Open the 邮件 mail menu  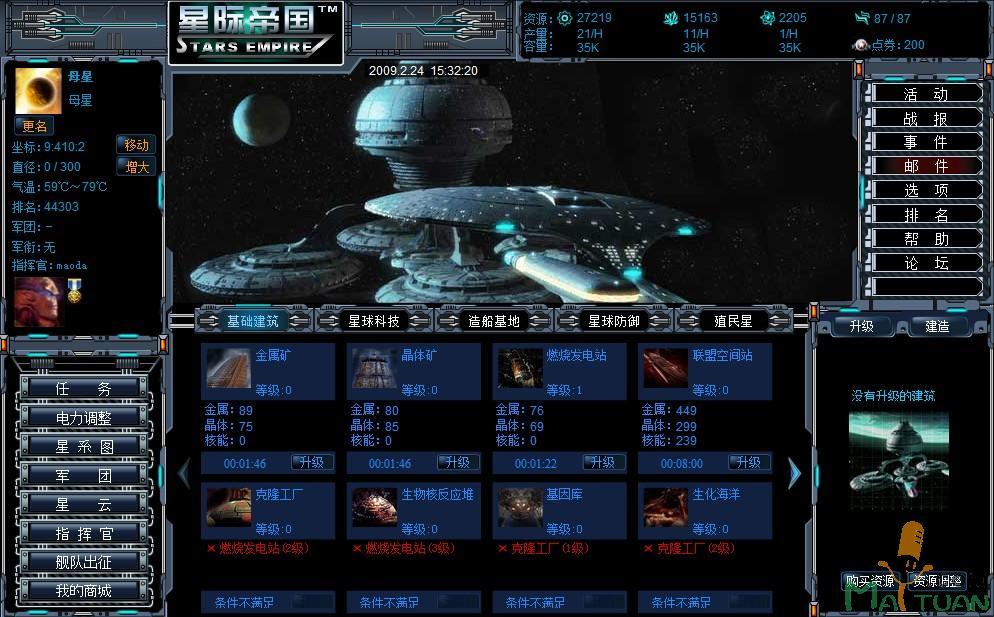924,166
